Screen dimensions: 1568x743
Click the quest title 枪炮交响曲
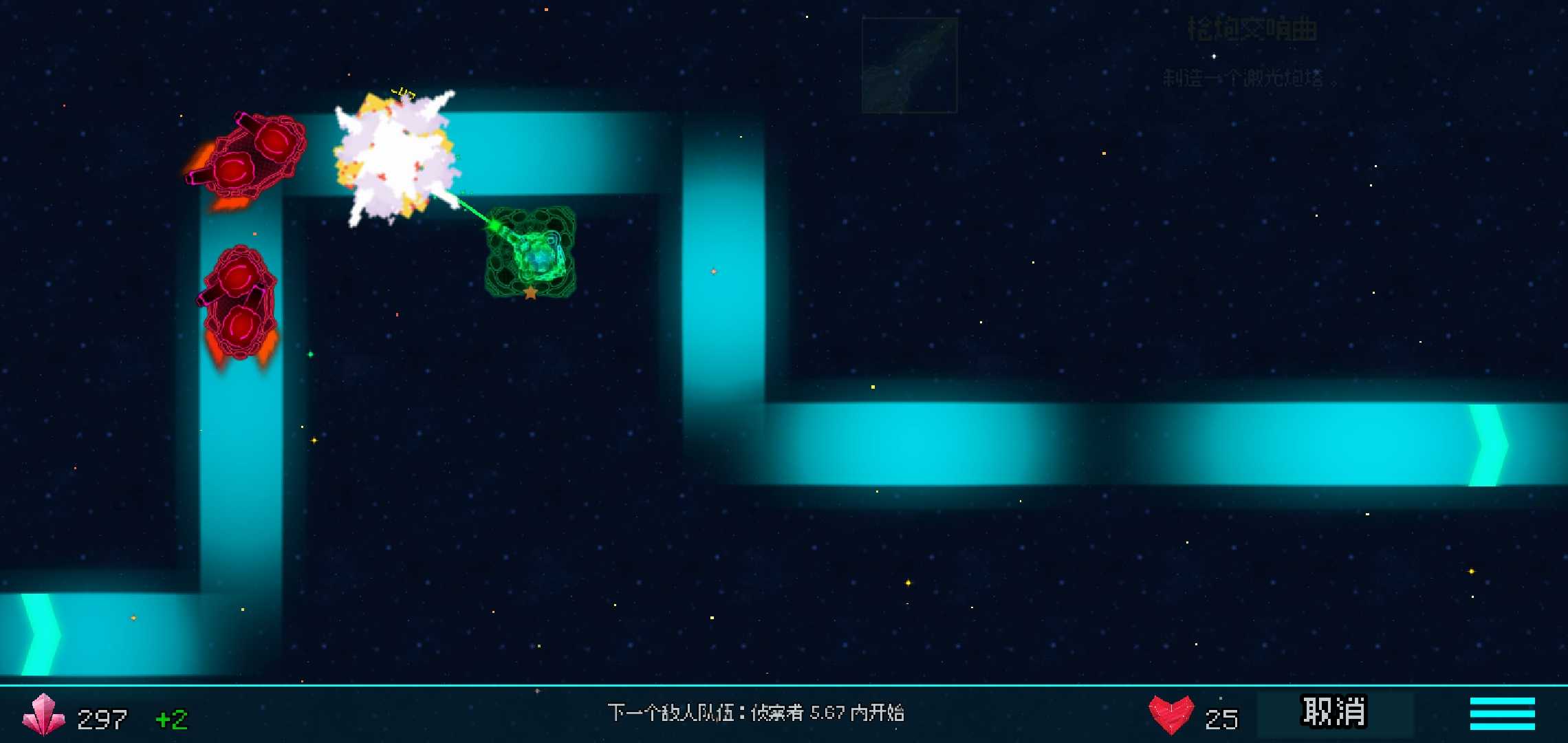pos(1253,29)
